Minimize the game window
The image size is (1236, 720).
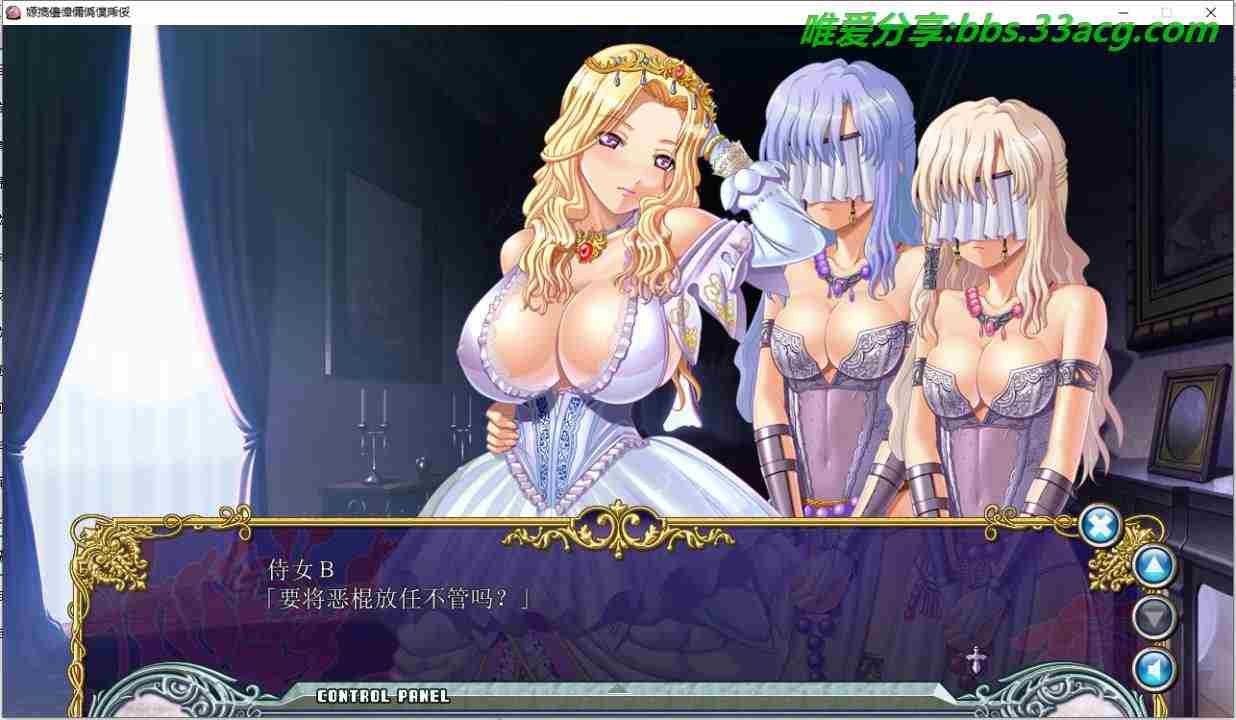click(x=1120, y=12)
